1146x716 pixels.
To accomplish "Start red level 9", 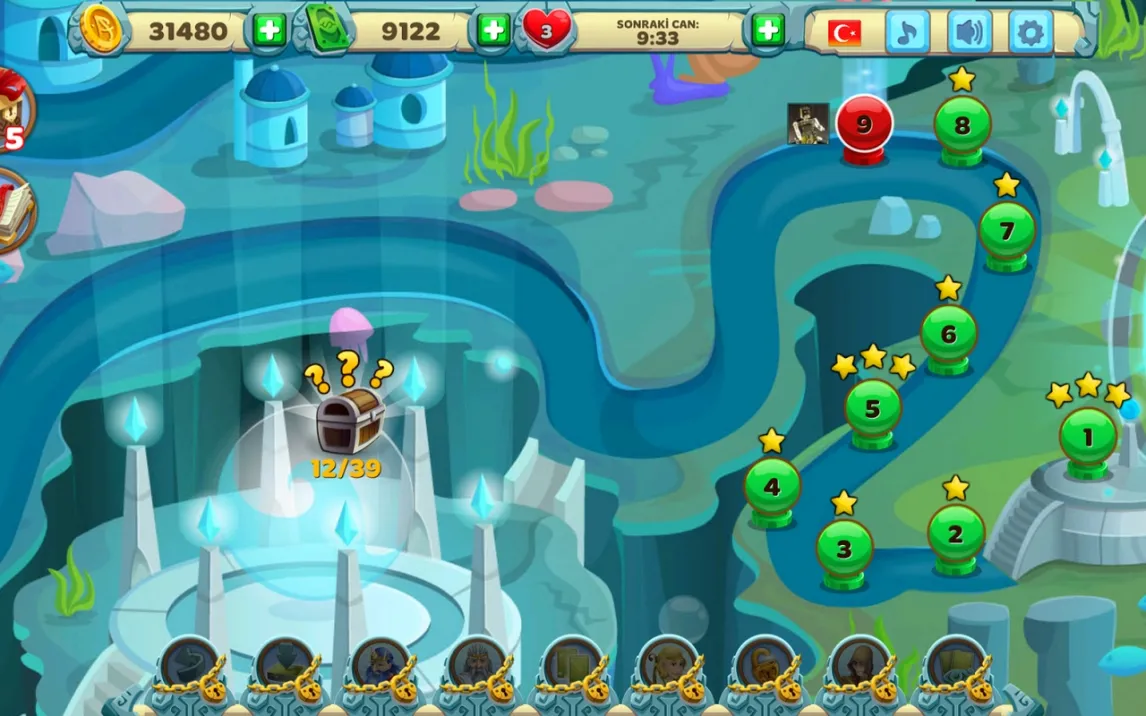I will [x=864, y=125].
